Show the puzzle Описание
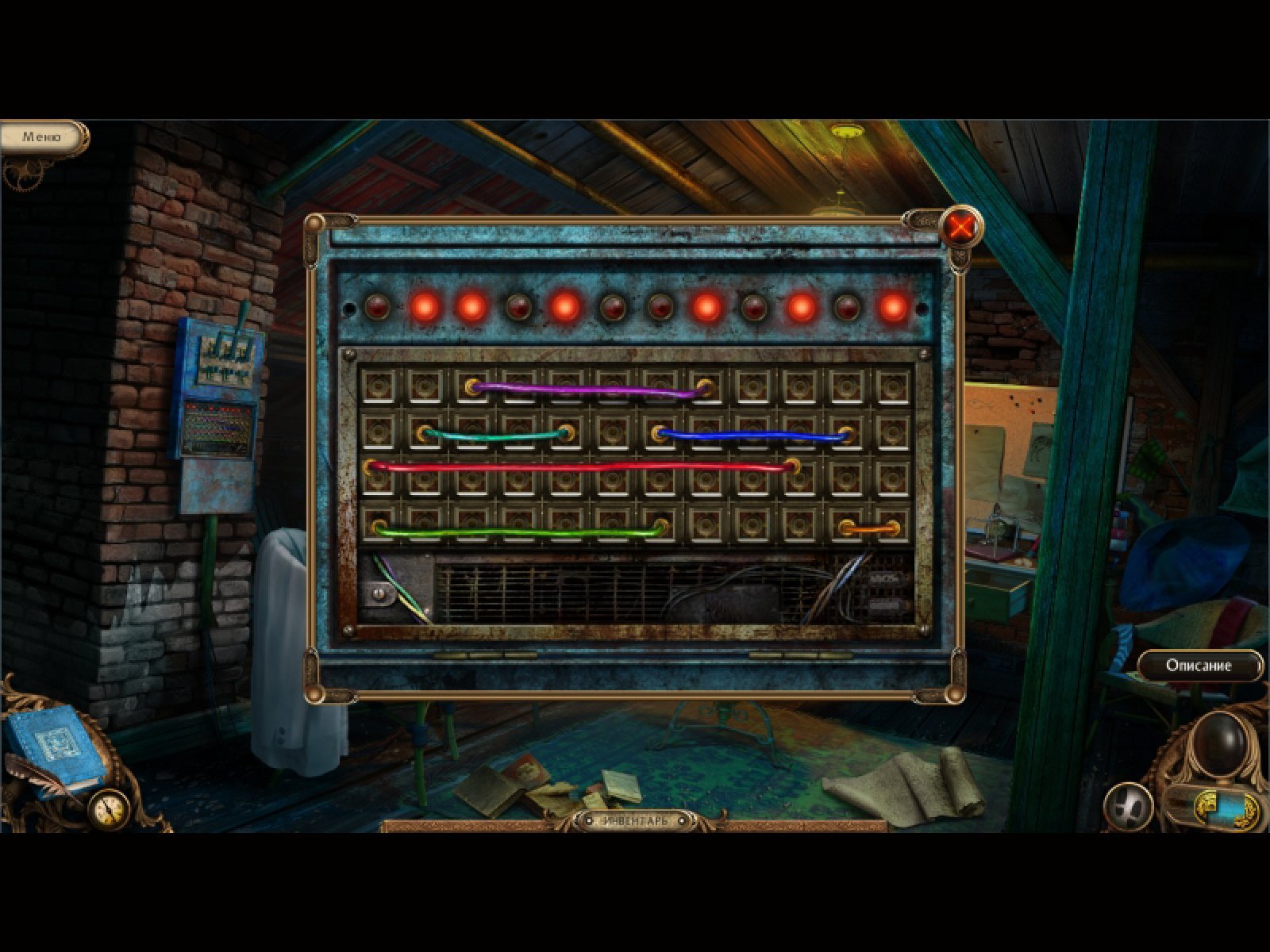The height and width of the screenshot is (952, 1270). [x=1199, y=666]
